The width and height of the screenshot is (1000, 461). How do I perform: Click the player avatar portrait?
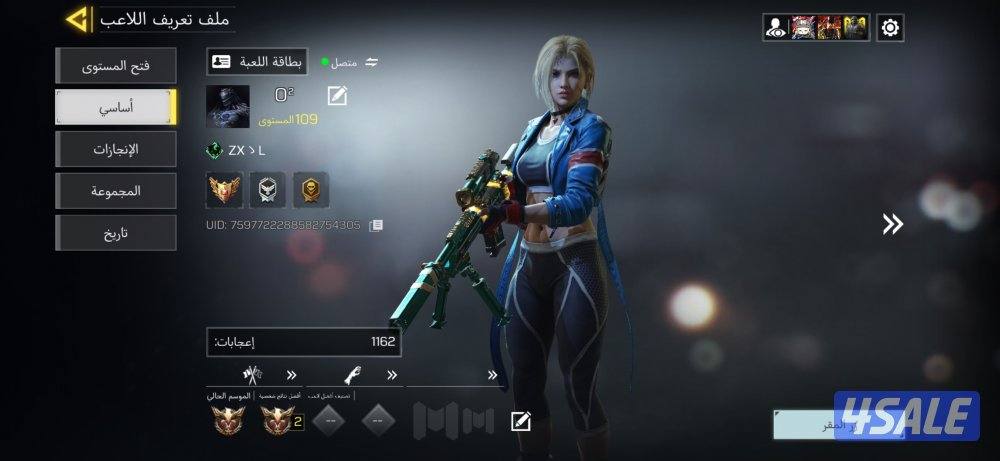coord(227,107)
